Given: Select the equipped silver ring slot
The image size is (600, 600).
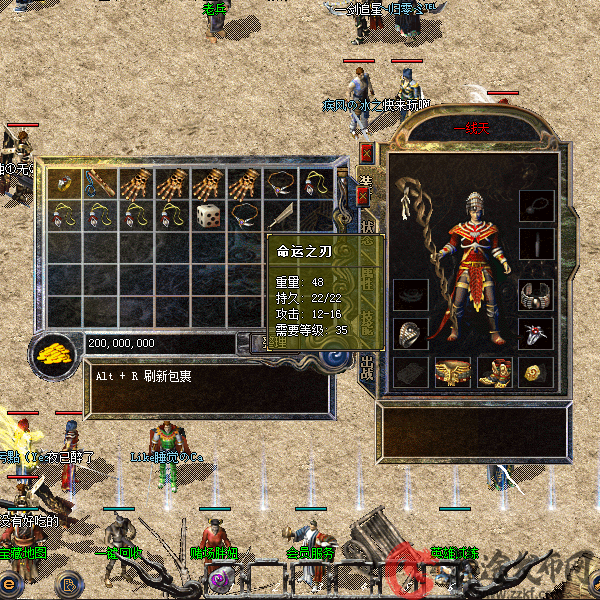Looking at the screenshot, I should coord(410,333).
